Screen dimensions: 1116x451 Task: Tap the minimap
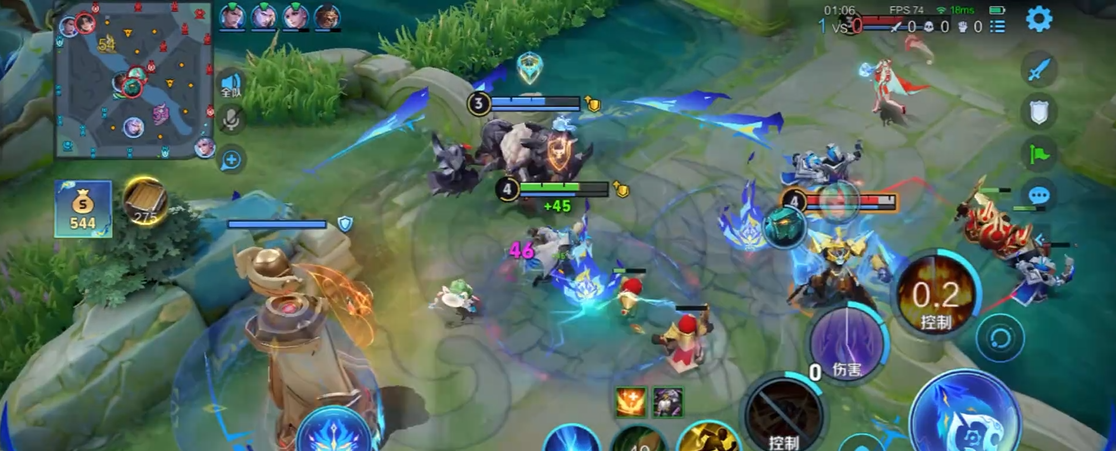133,80
